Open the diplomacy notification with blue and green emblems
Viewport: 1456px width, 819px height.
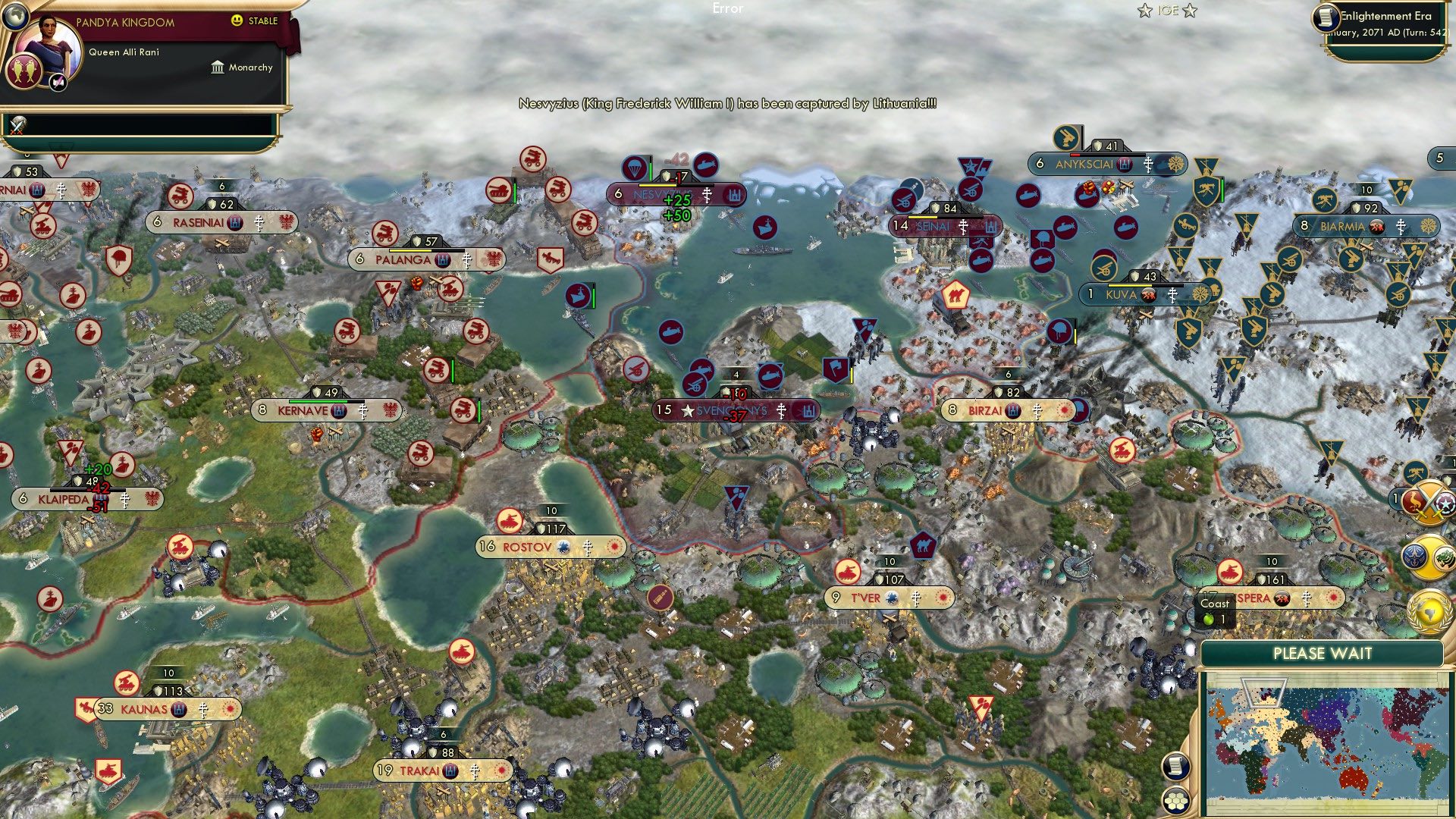(1429, 556)
